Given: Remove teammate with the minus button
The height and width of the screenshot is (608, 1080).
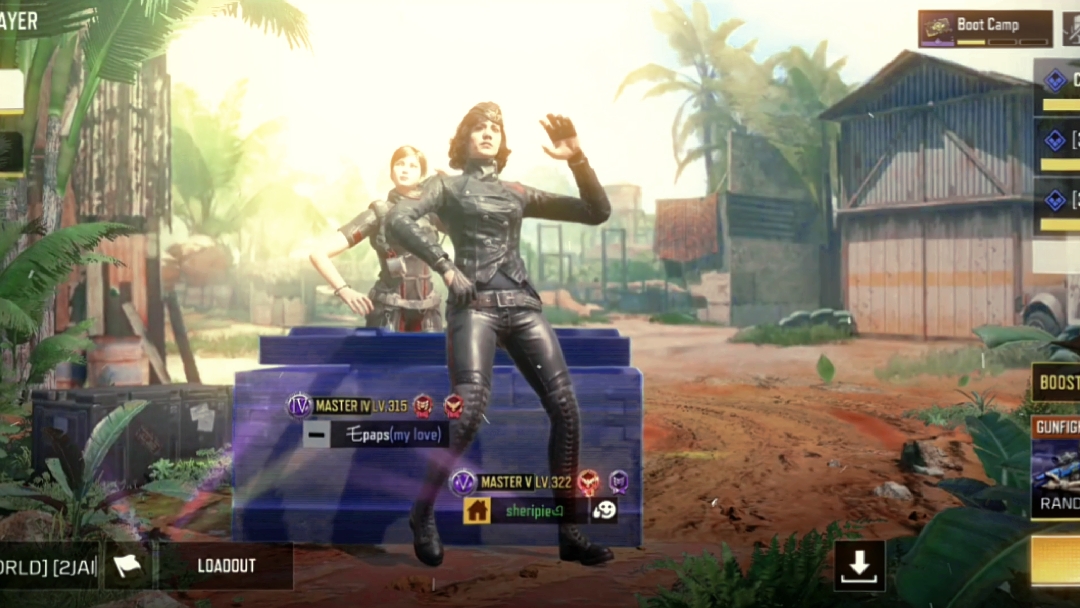Looking at the screenshot, I should coord(316,434).
